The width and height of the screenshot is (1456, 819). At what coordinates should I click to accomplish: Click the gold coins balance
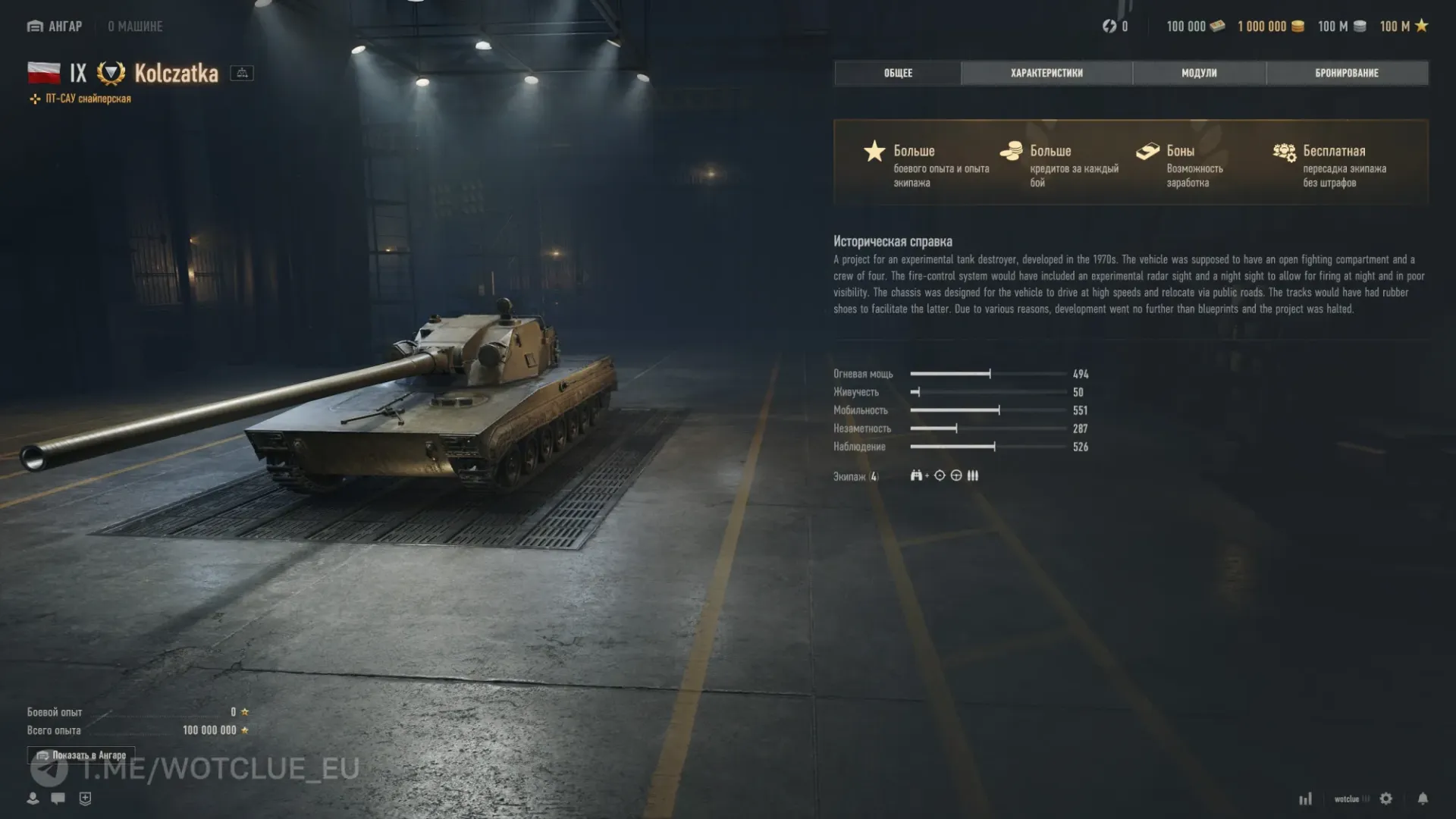point(1271,27)
